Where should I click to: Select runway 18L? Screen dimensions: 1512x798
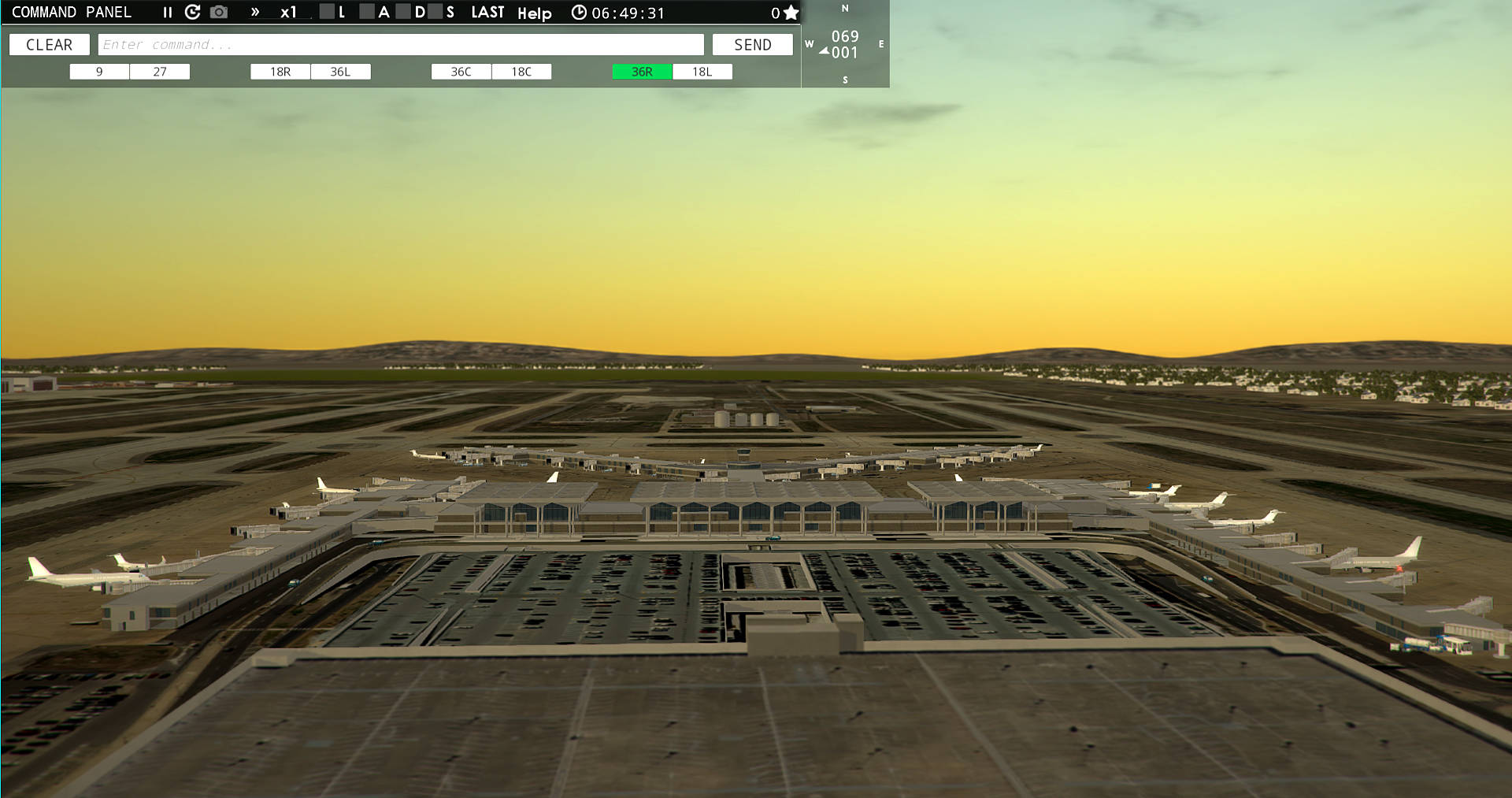pos(702,71)
